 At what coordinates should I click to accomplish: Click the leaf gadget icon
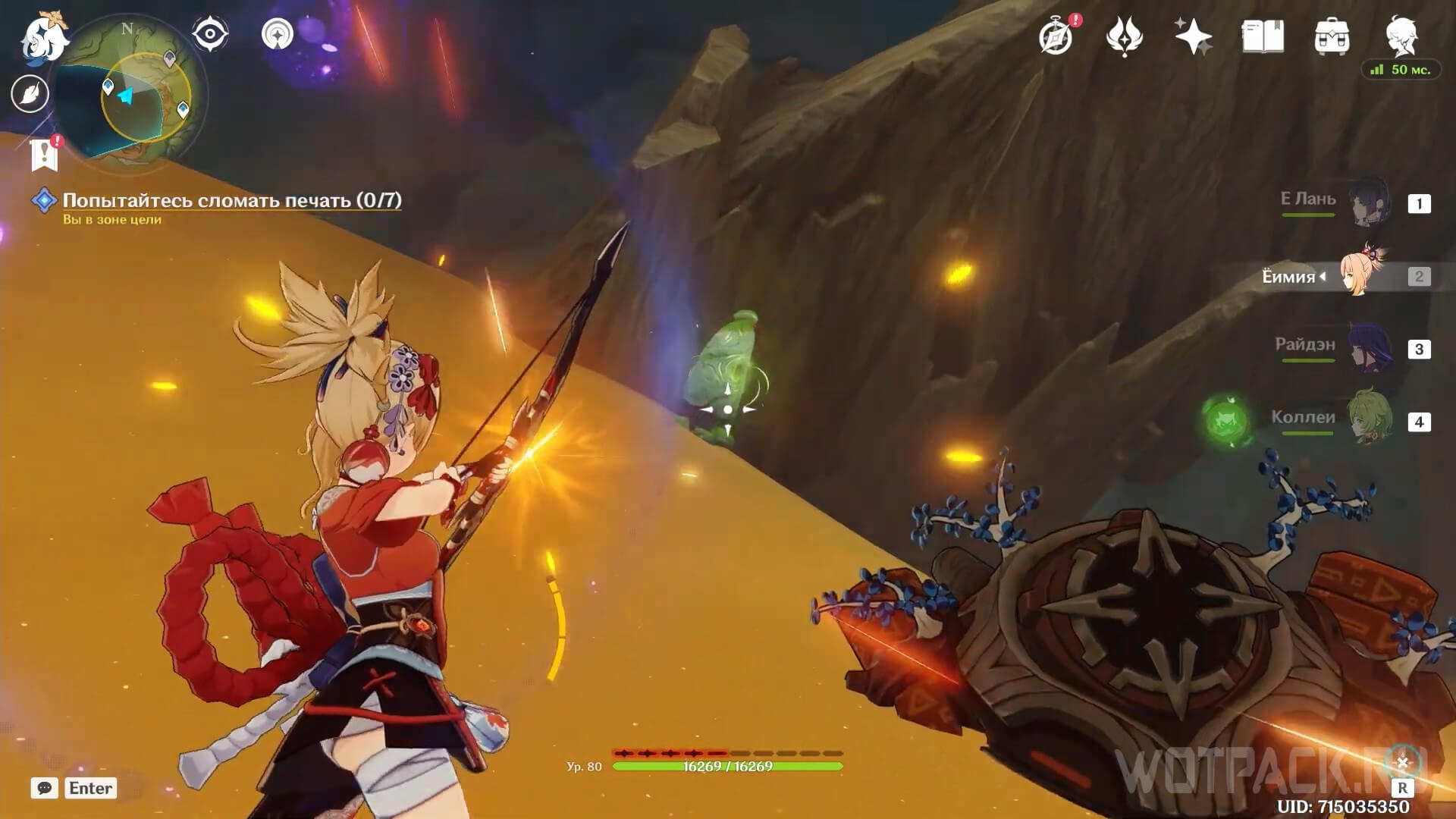click(x=30, y=94)
